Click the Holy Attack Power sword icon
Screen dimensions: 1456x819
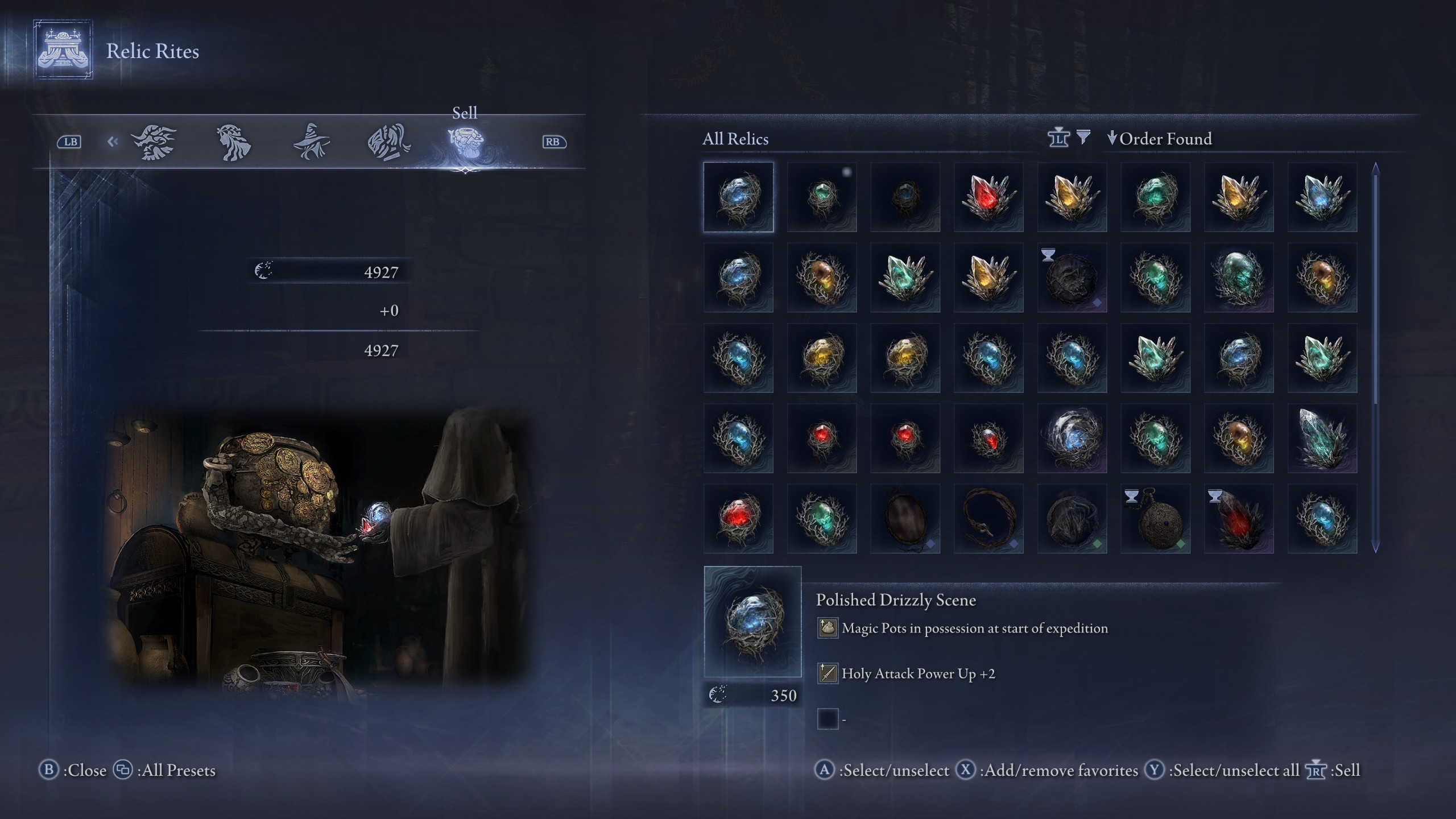[828, 673]
